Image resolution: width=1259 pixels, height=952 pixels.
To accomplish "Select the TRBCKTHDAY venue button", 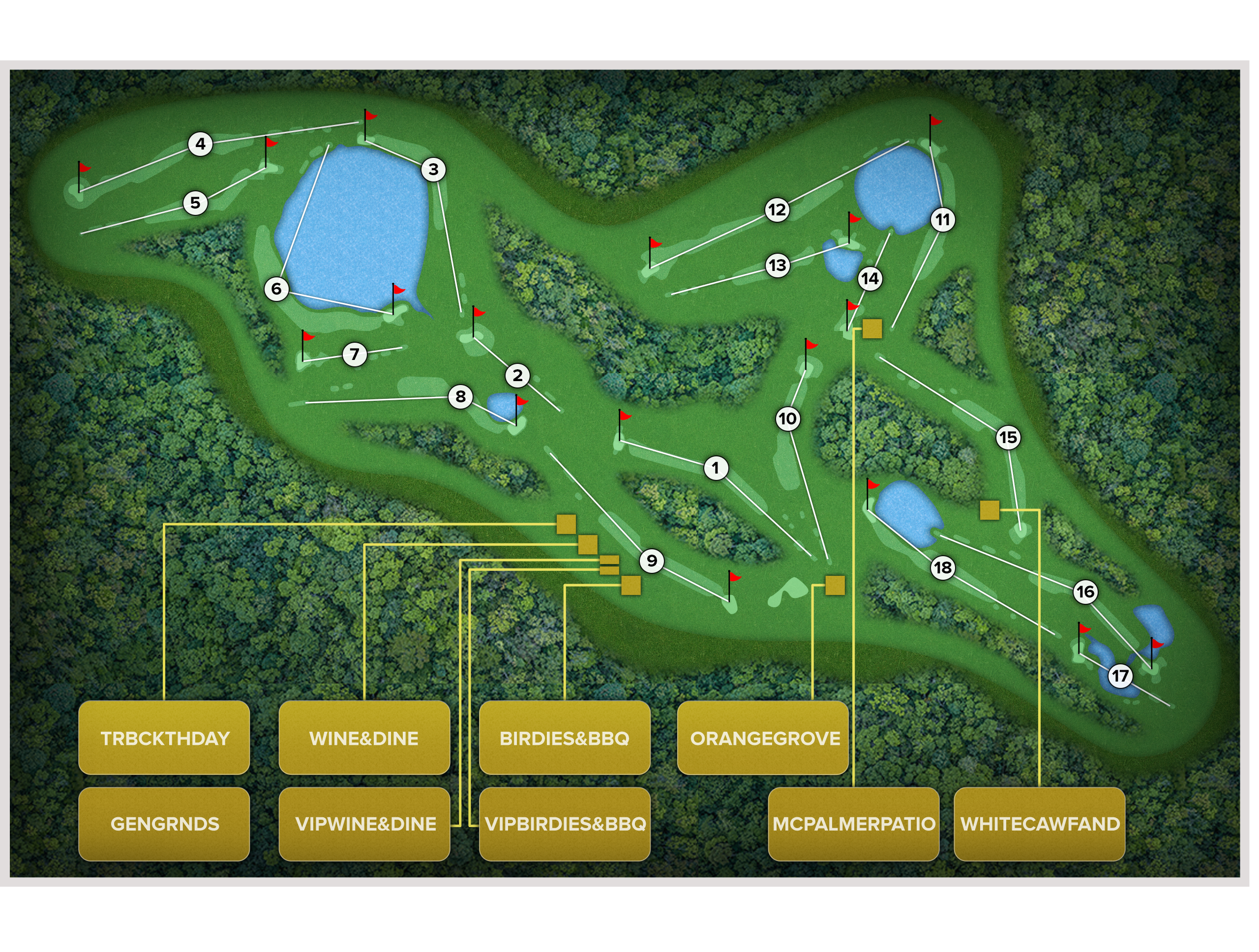I will coord(164,738).
